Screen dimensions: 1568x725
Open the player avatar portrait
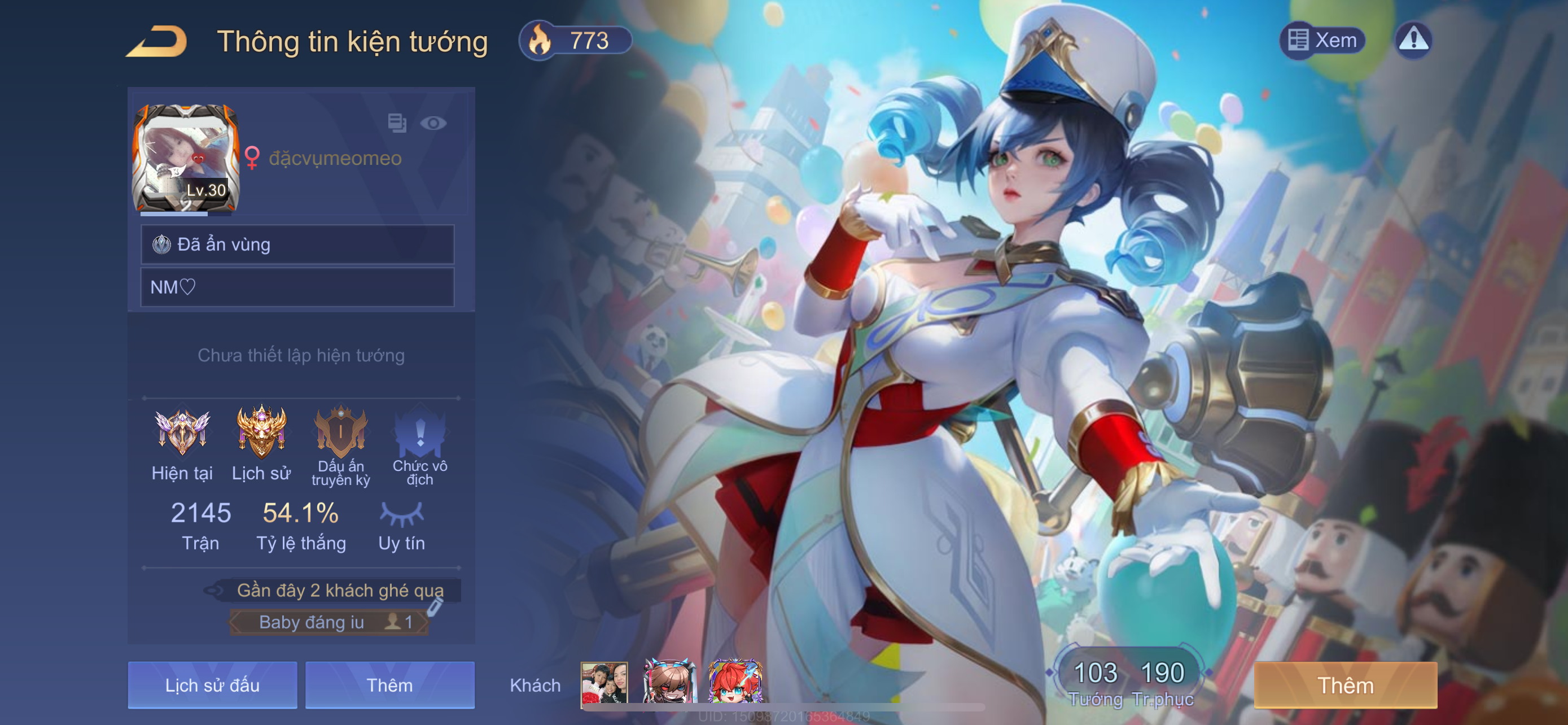point(186,158)
